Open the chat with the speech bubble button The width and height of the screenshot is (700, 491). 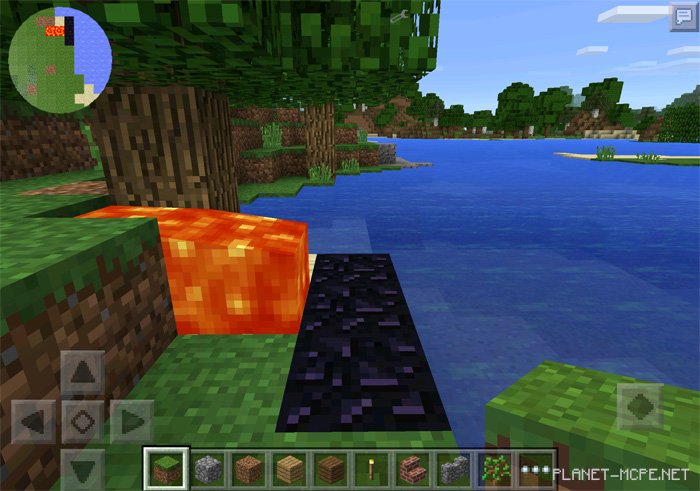(683, 19)
